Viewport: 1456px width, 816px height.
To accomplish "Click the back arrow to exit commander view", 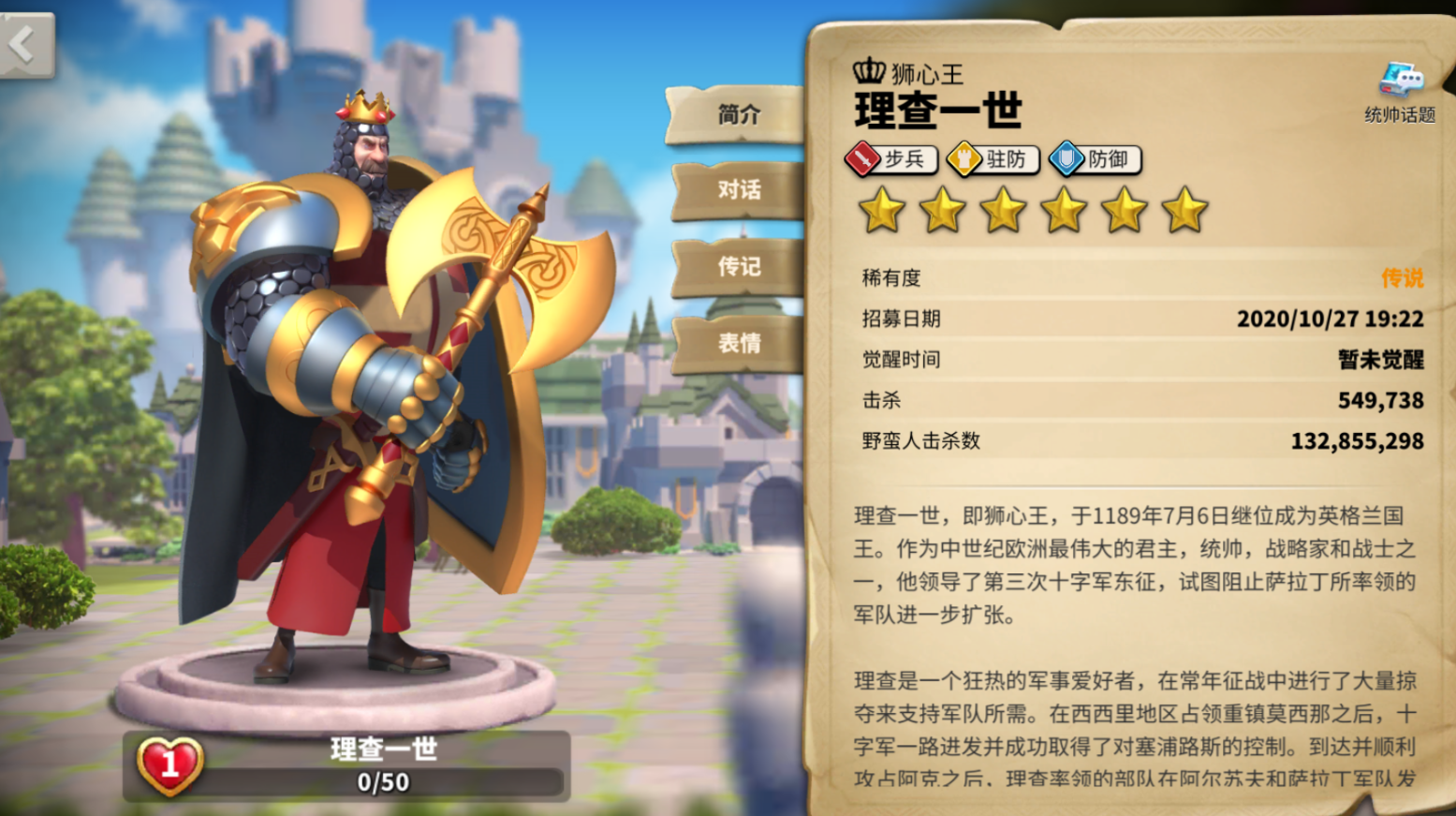I will (x=22, y=42).
